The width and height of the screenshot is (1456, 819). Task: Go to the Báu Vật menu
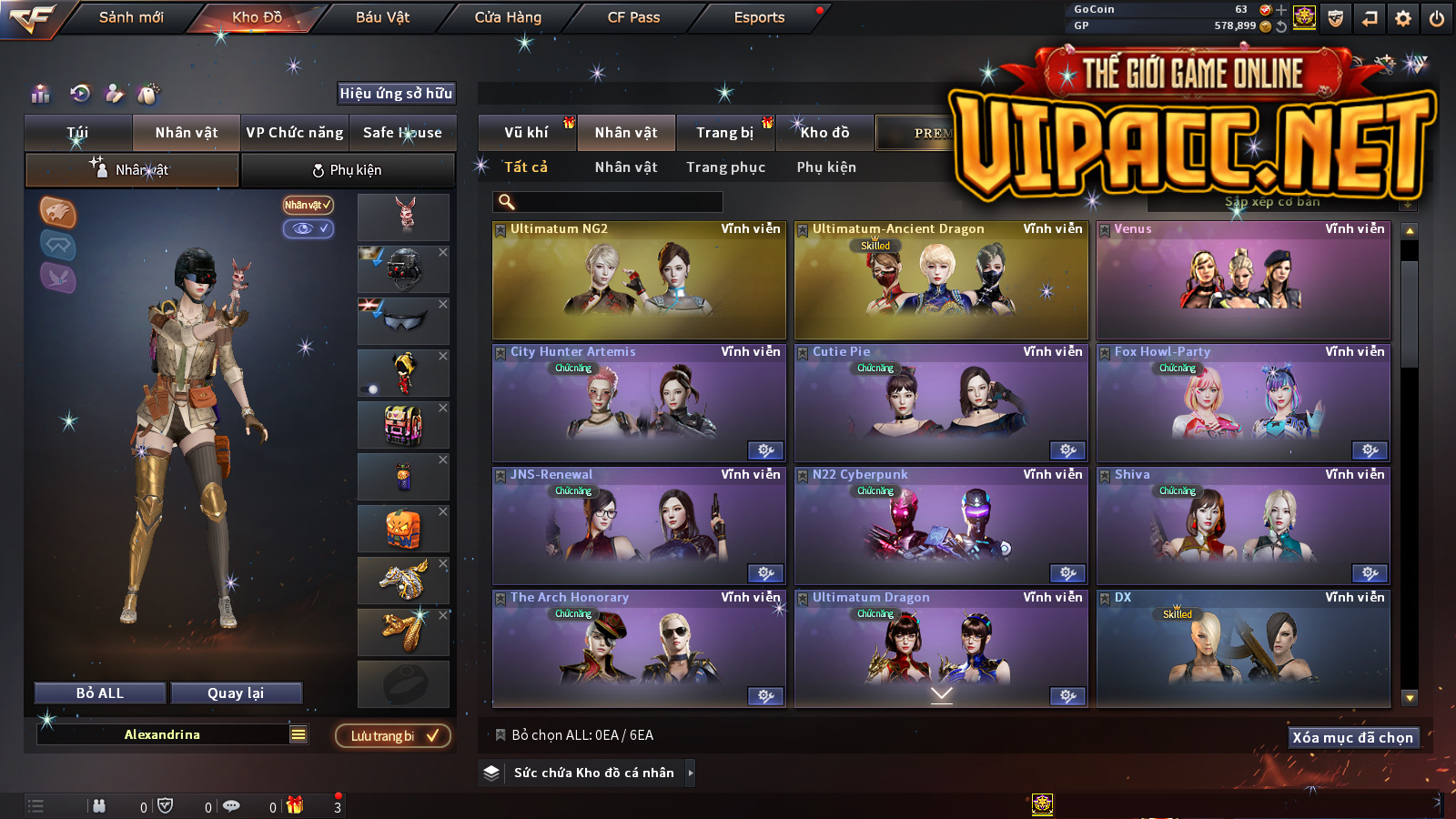click(382, 17)
